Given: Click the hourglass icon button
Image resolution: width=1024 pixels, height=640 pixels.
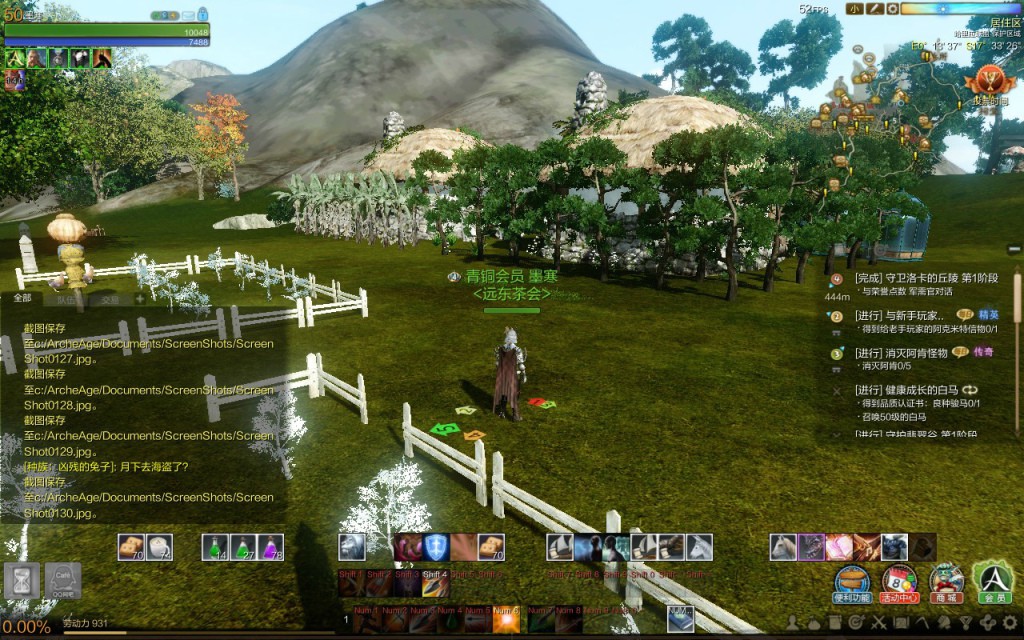Looking at the screenshot, I should [x=19, y=580].
